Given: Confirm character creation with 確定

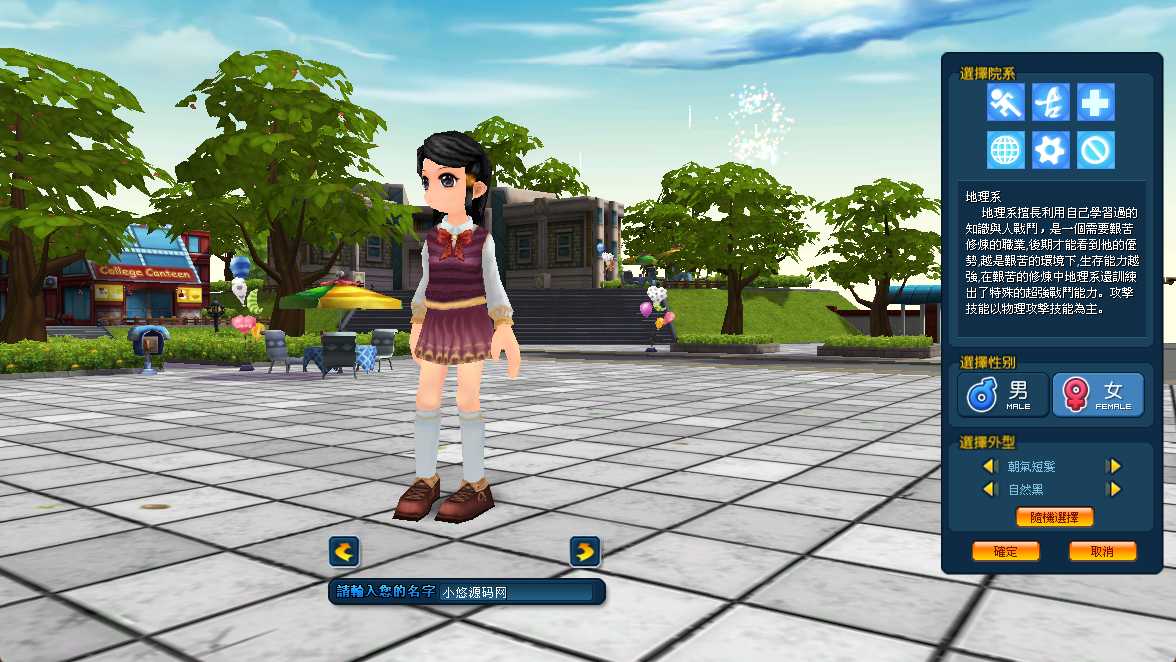Looking at the screenshot, I should (x=1006, y=551).
